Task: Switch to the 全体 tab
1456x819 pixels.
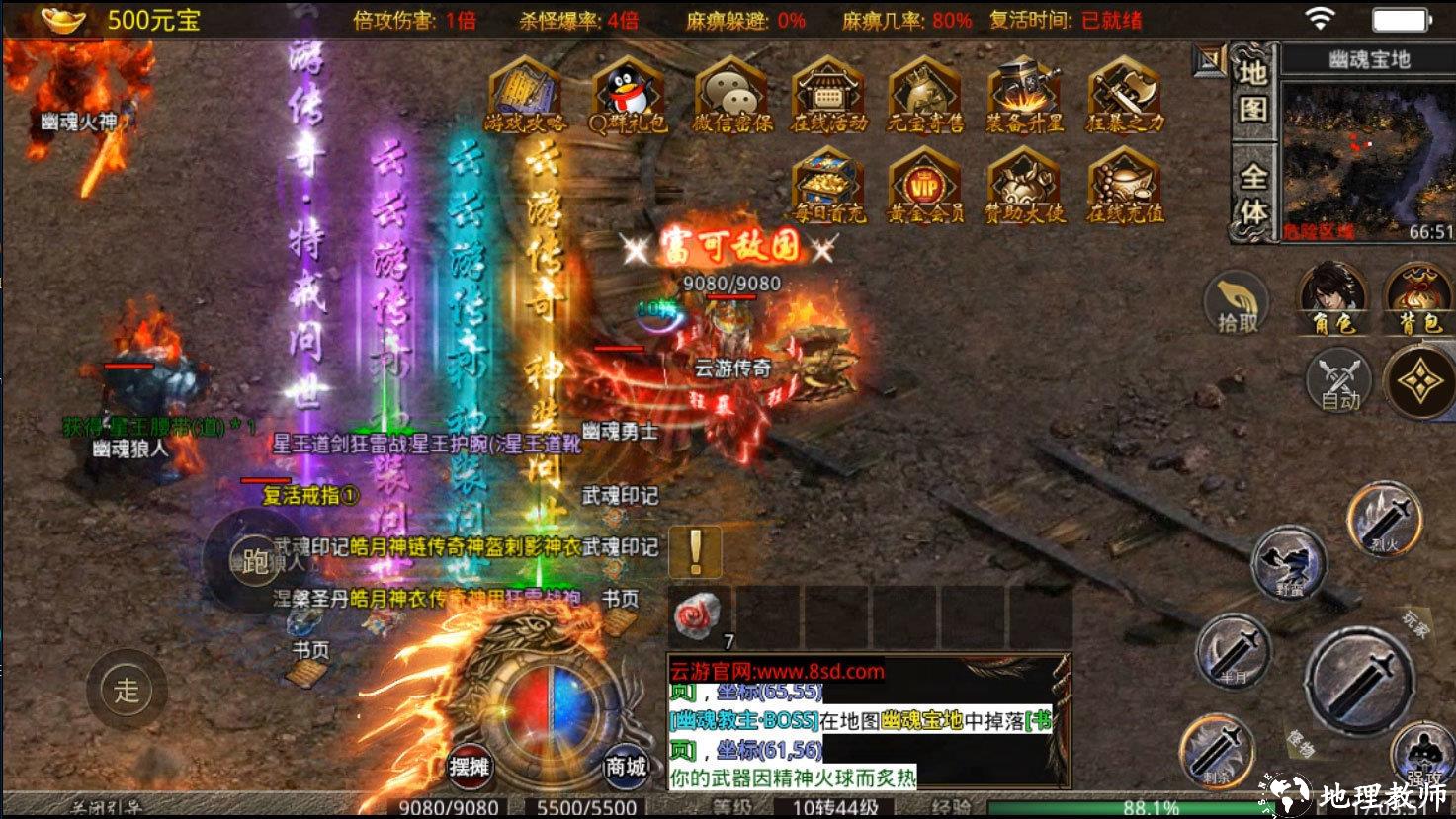Action: tap(1253, 193)
